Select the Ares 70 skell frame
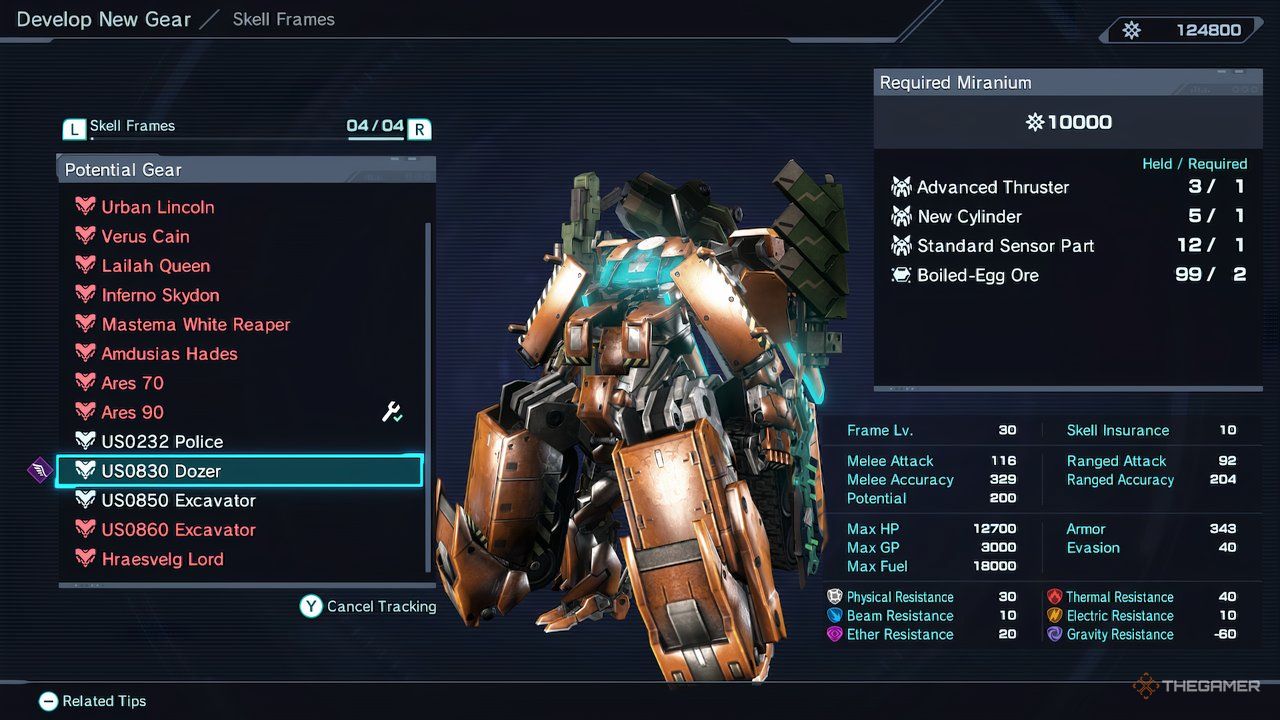 [x=132, y=383]
